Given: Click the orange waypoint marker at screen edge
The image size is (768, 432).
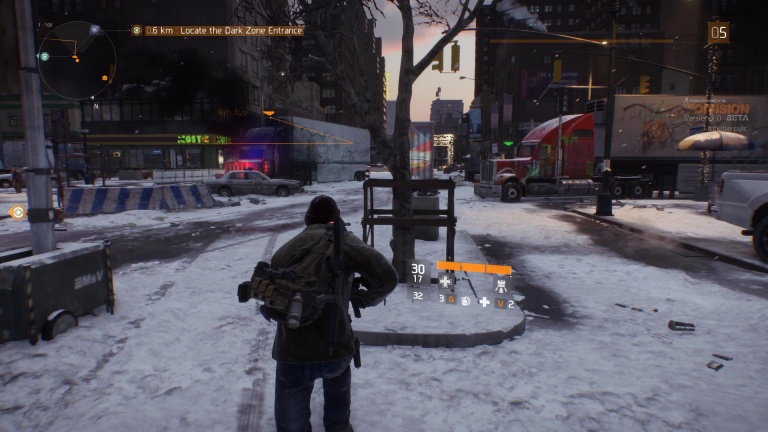Looking at the screenshot, I should pyautogui.click(x=17, y=211).
